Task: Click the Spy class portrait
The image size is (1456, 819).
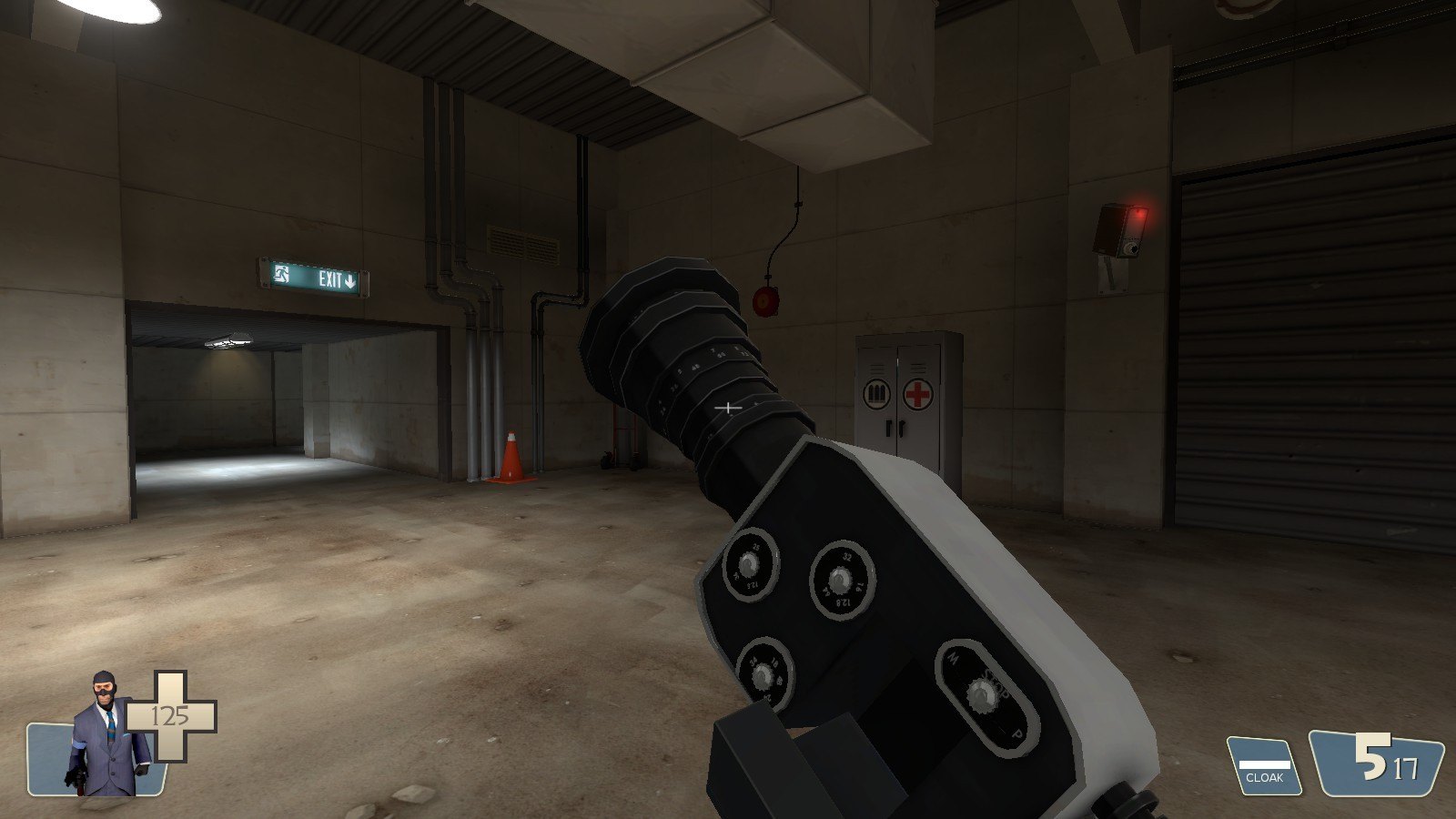Action: pos(106,735)
